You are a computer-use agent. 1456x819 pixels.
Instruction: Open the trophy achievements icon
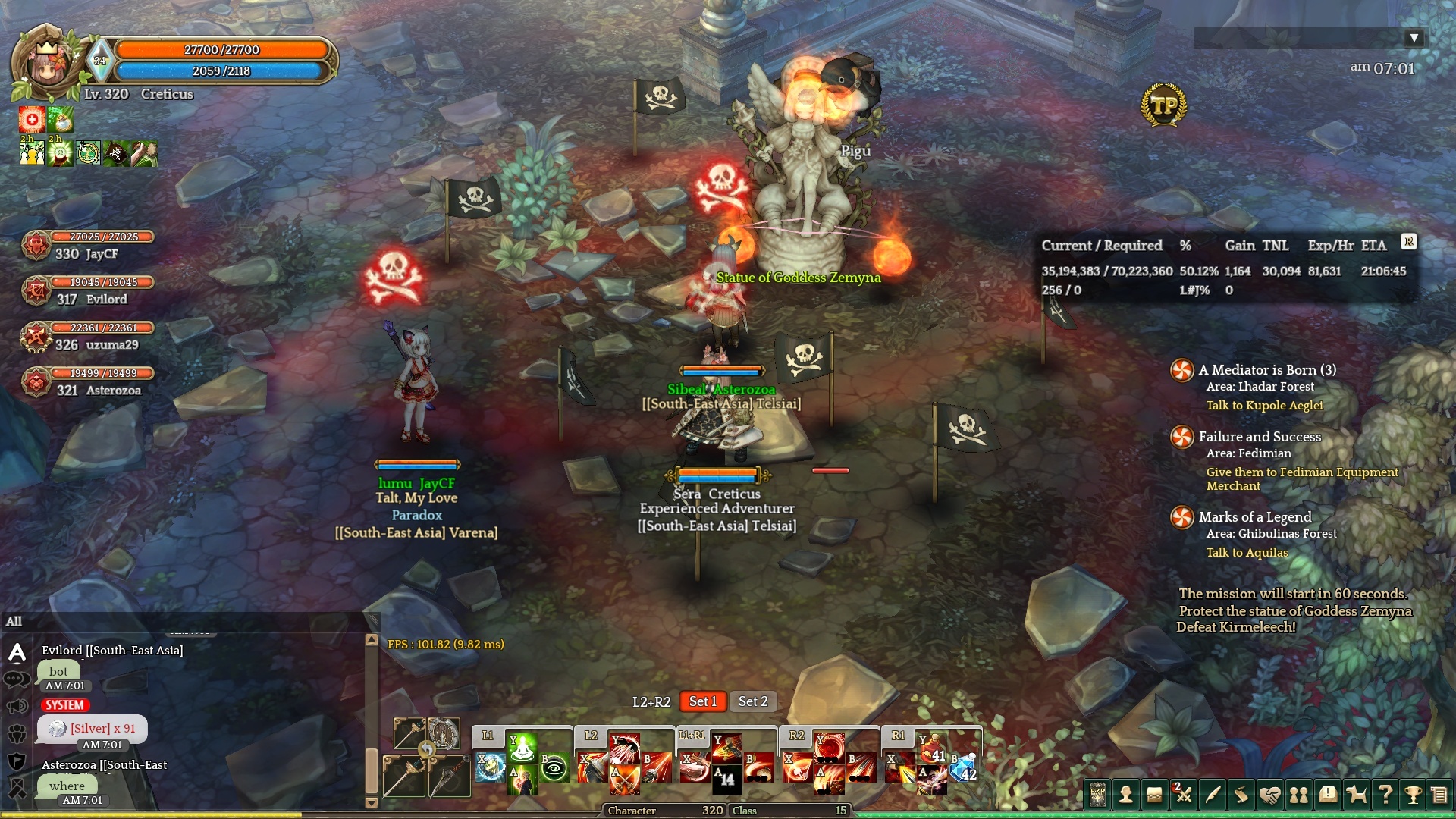1413,795
